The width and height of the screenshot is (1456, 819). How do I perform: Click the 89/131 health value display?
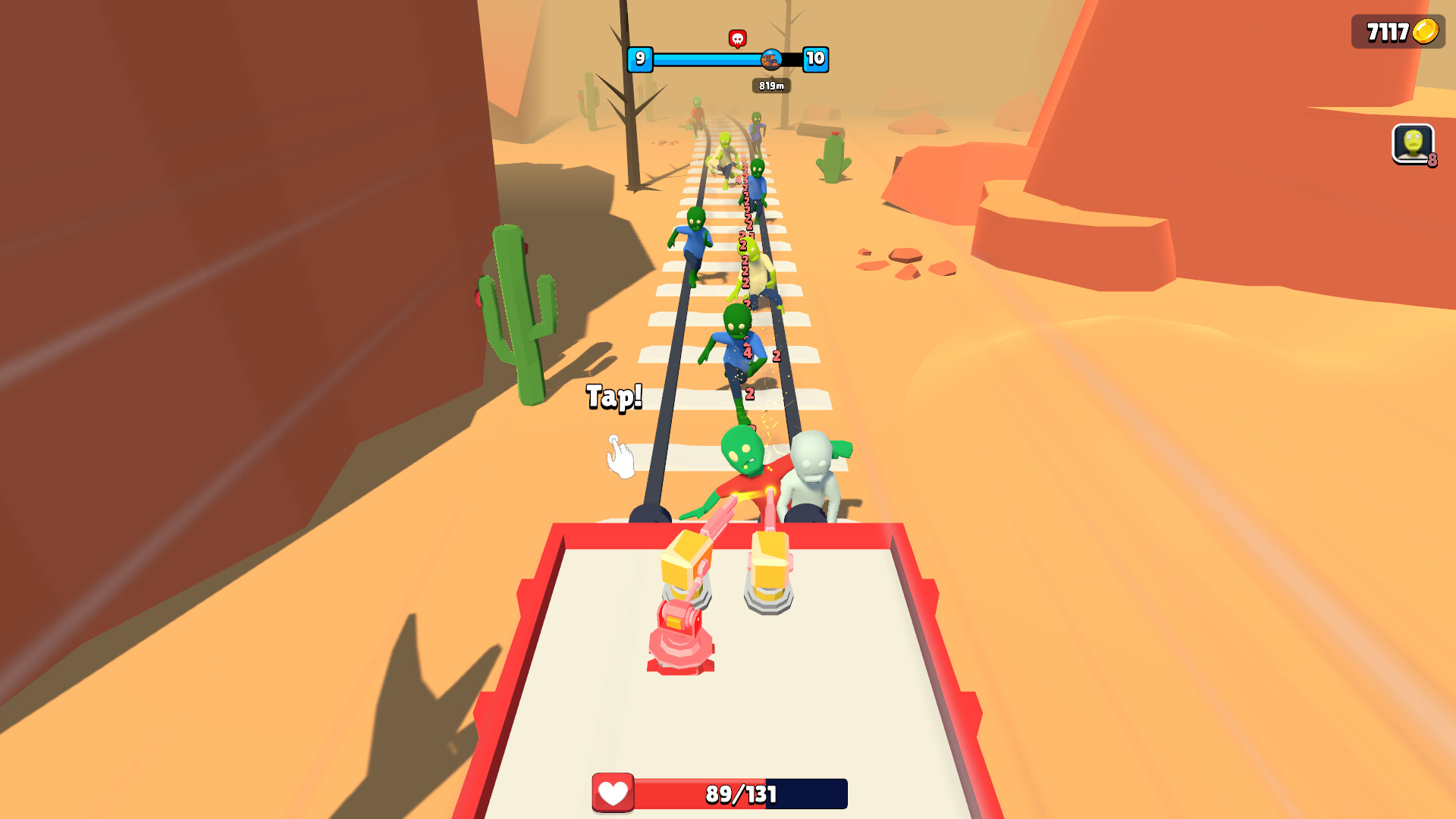[739, 795]
